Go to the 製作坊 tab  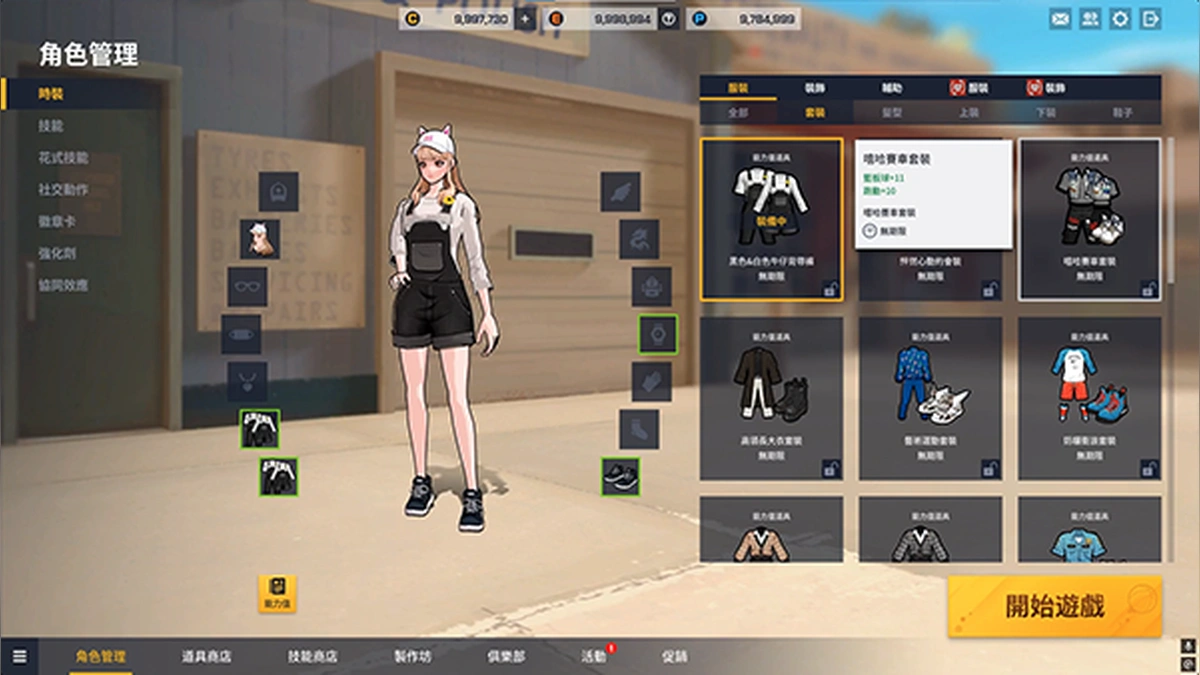tap(413, 657)
